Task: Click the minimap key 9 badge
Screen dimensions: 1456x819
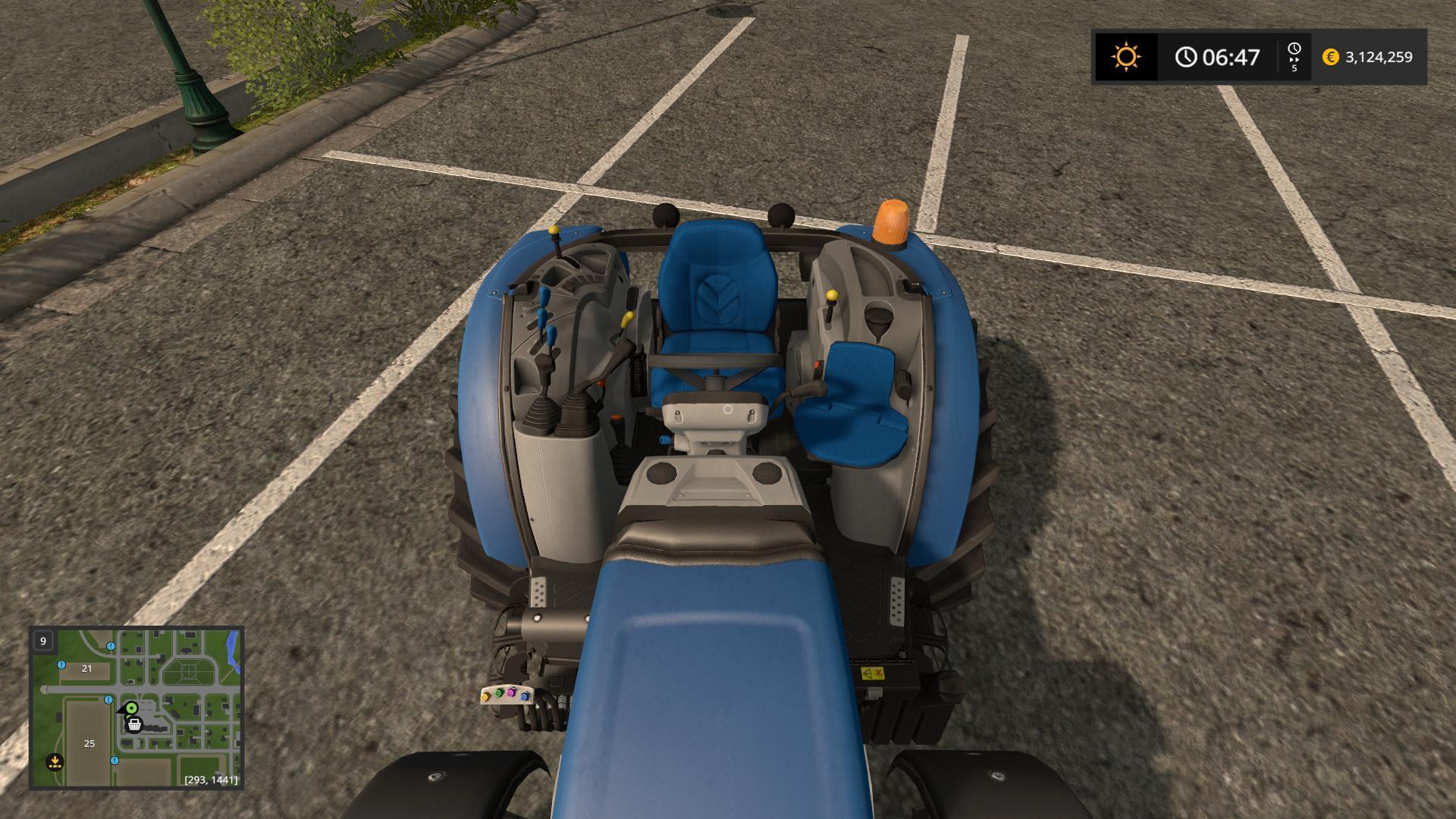Action: [x=43, y=641]
